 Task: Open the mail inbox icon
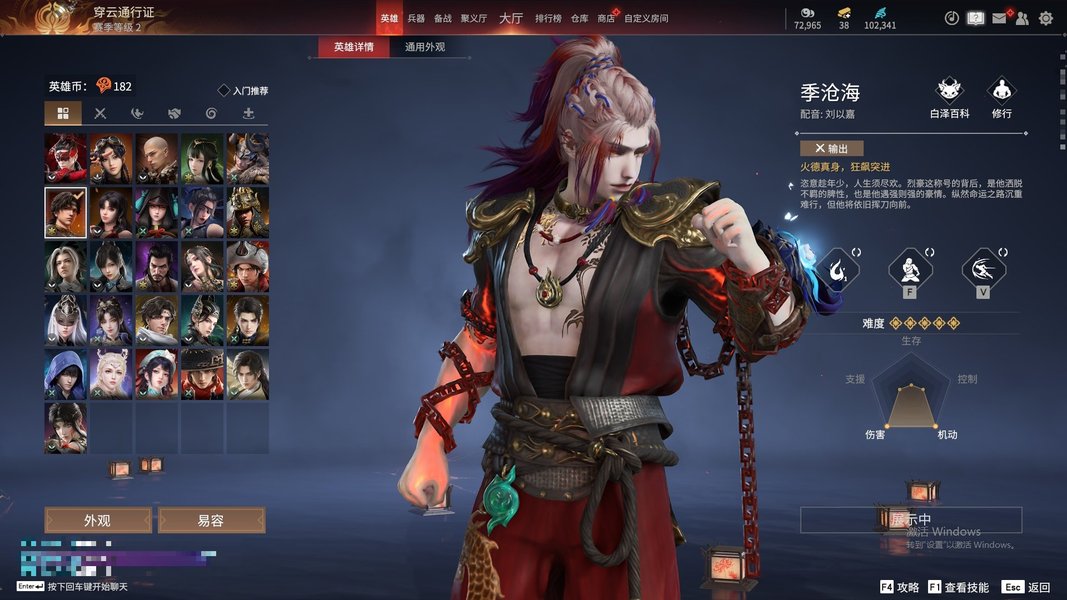[x=999, y=18]
